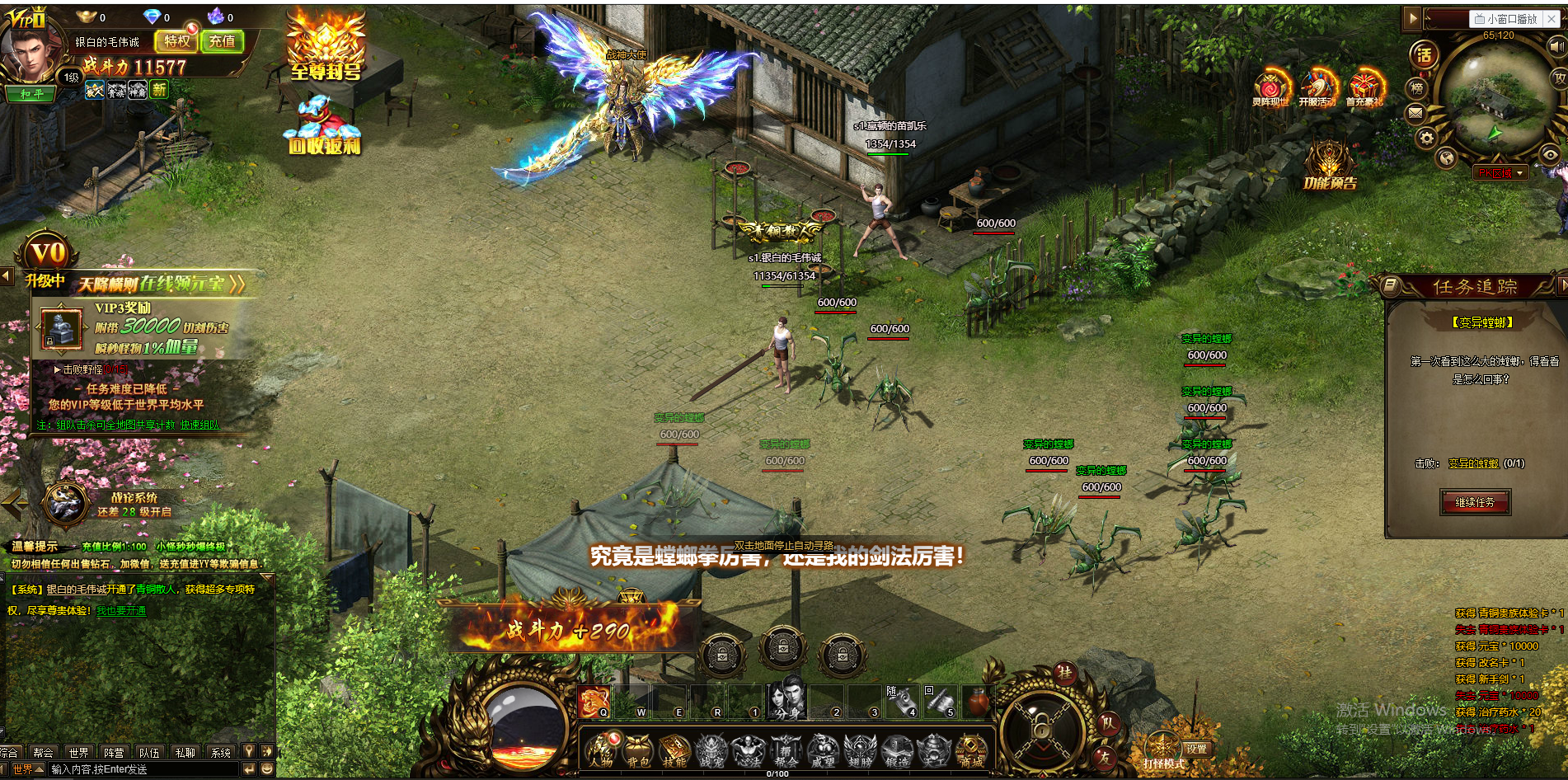Click the 特权 privilege button

176,41
